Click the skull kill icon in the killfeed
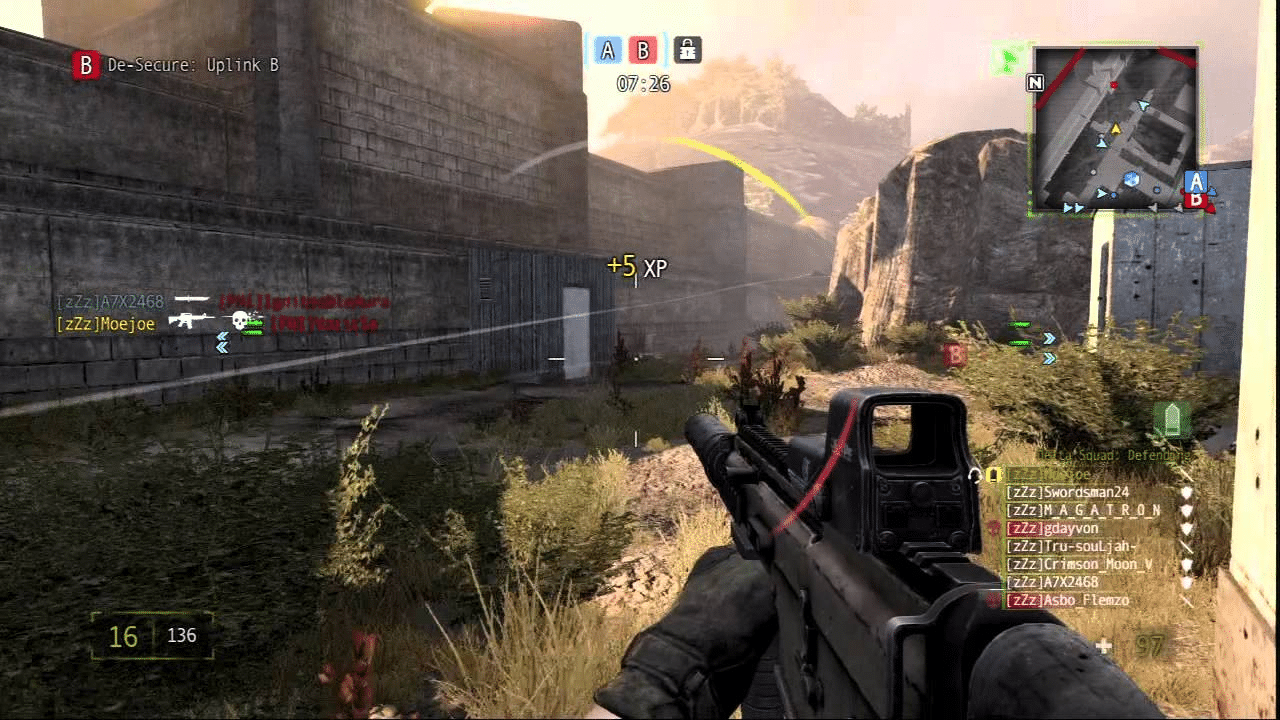This screenshot has height=720, width=1280. 240,322
